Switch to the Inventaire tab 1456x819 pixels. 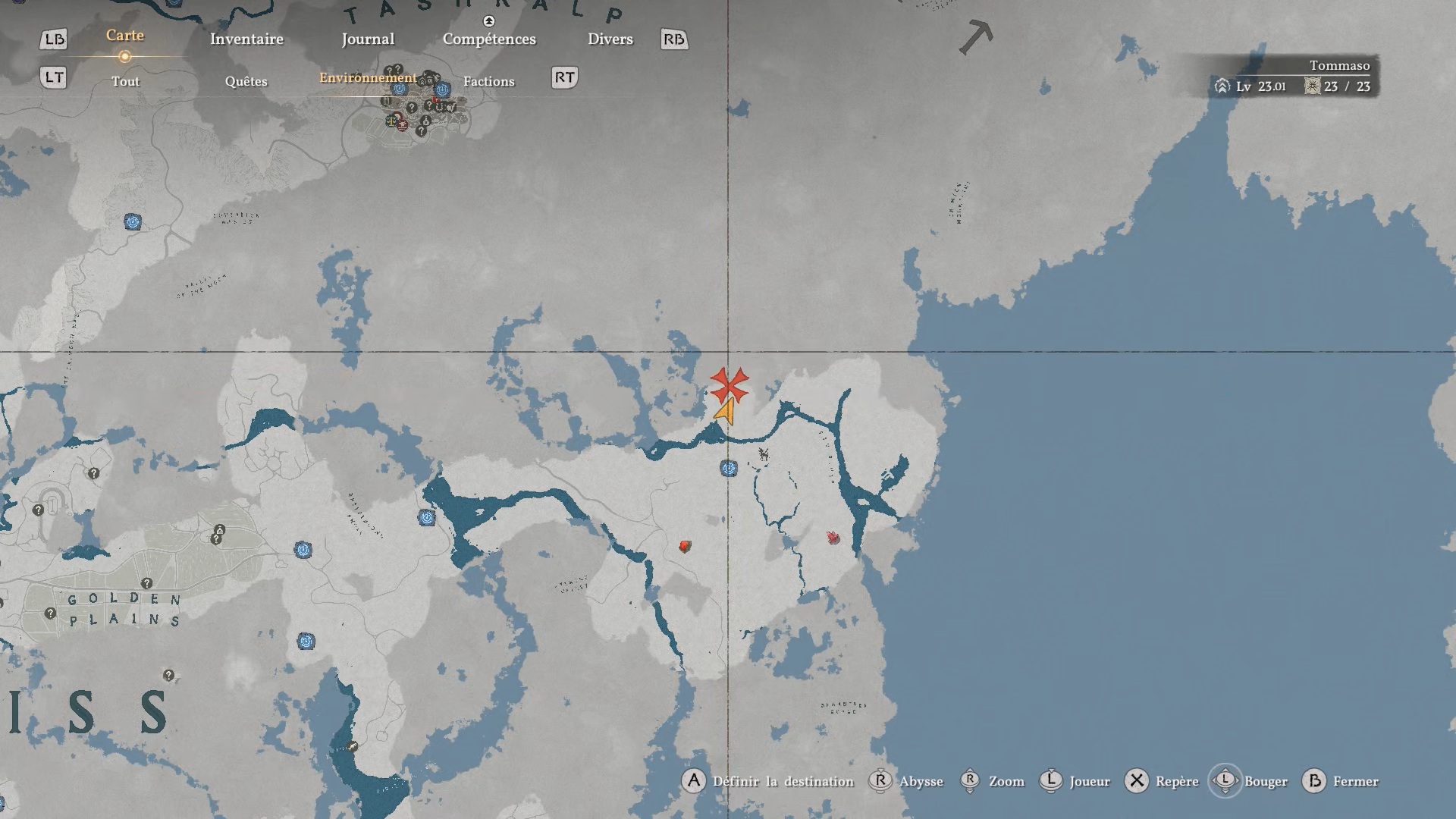click(x=246, y=39)
